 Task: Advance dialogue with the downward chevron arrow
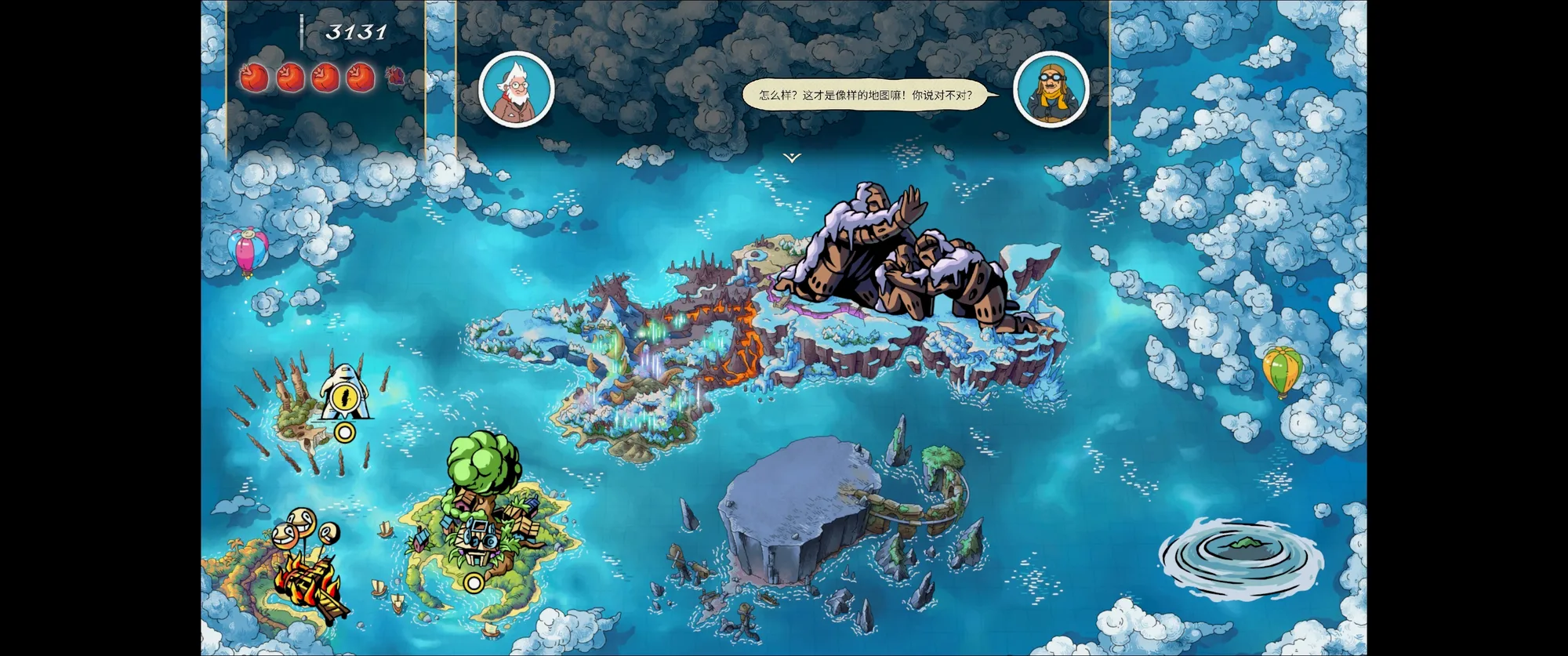coord(792,158)
